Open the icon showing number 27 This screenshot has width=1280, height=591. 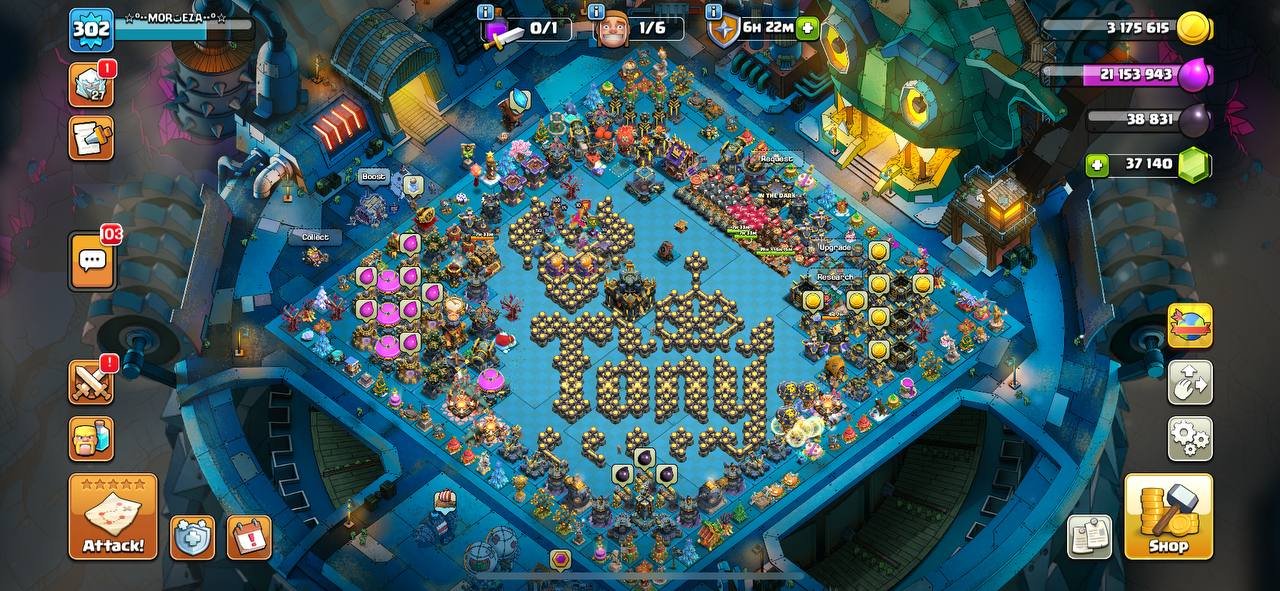tap(90, 85)
